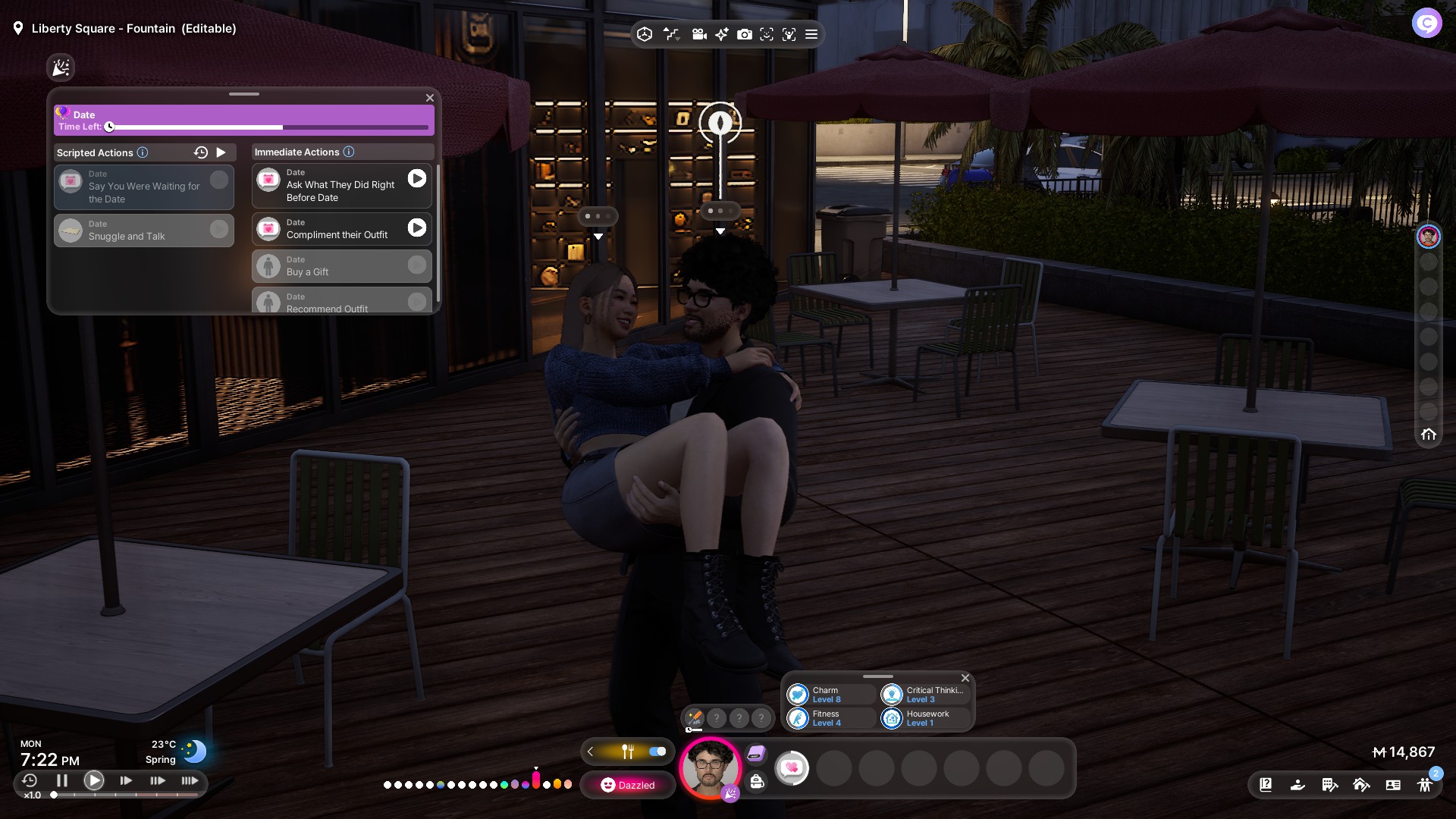Pause the game time

tap(62, 780)
